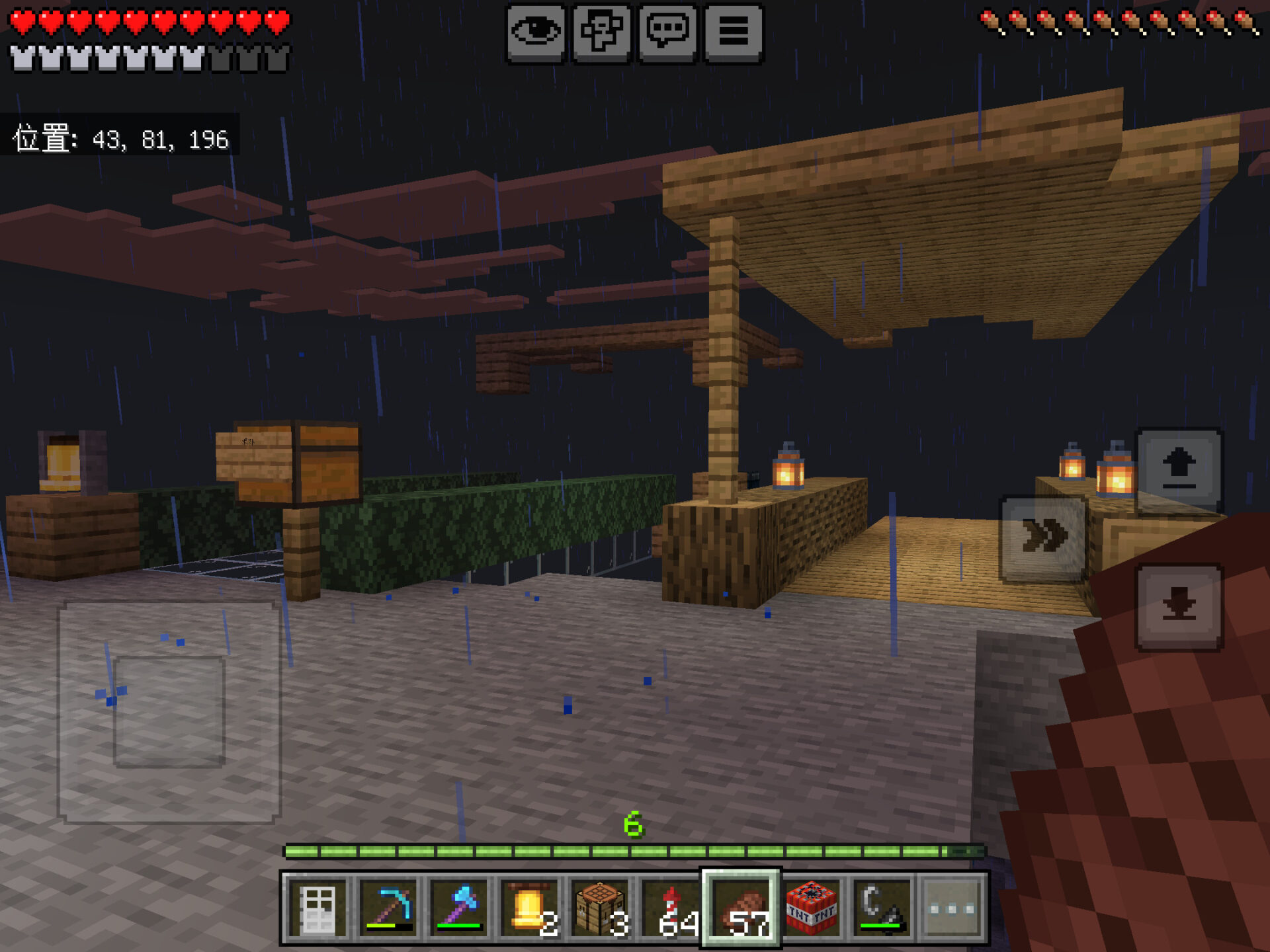Select the flint and steel slot

(x=882, y=909)
